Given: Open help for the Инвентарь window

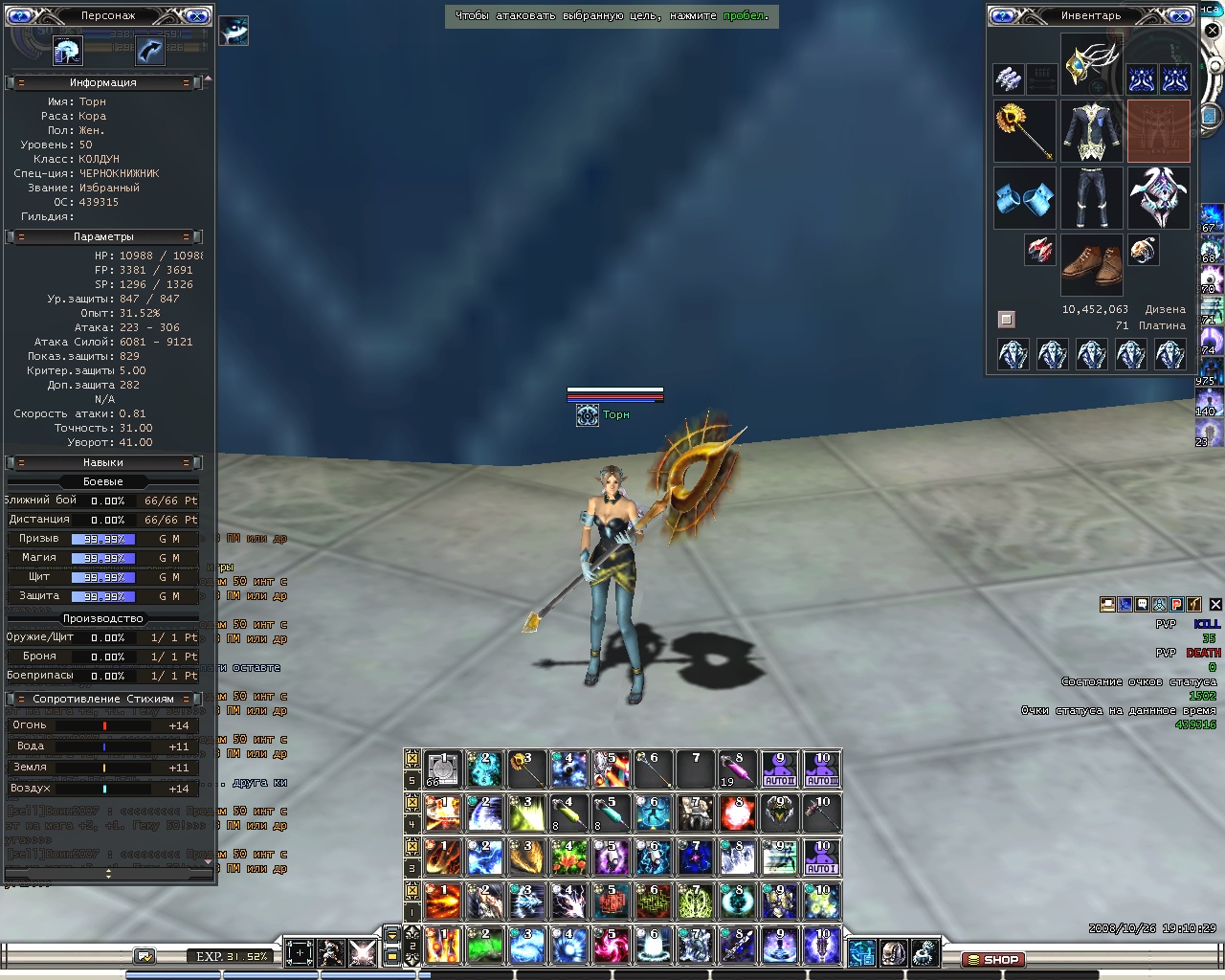Looking at the screenshot, I should click(x=1001, y=15).
